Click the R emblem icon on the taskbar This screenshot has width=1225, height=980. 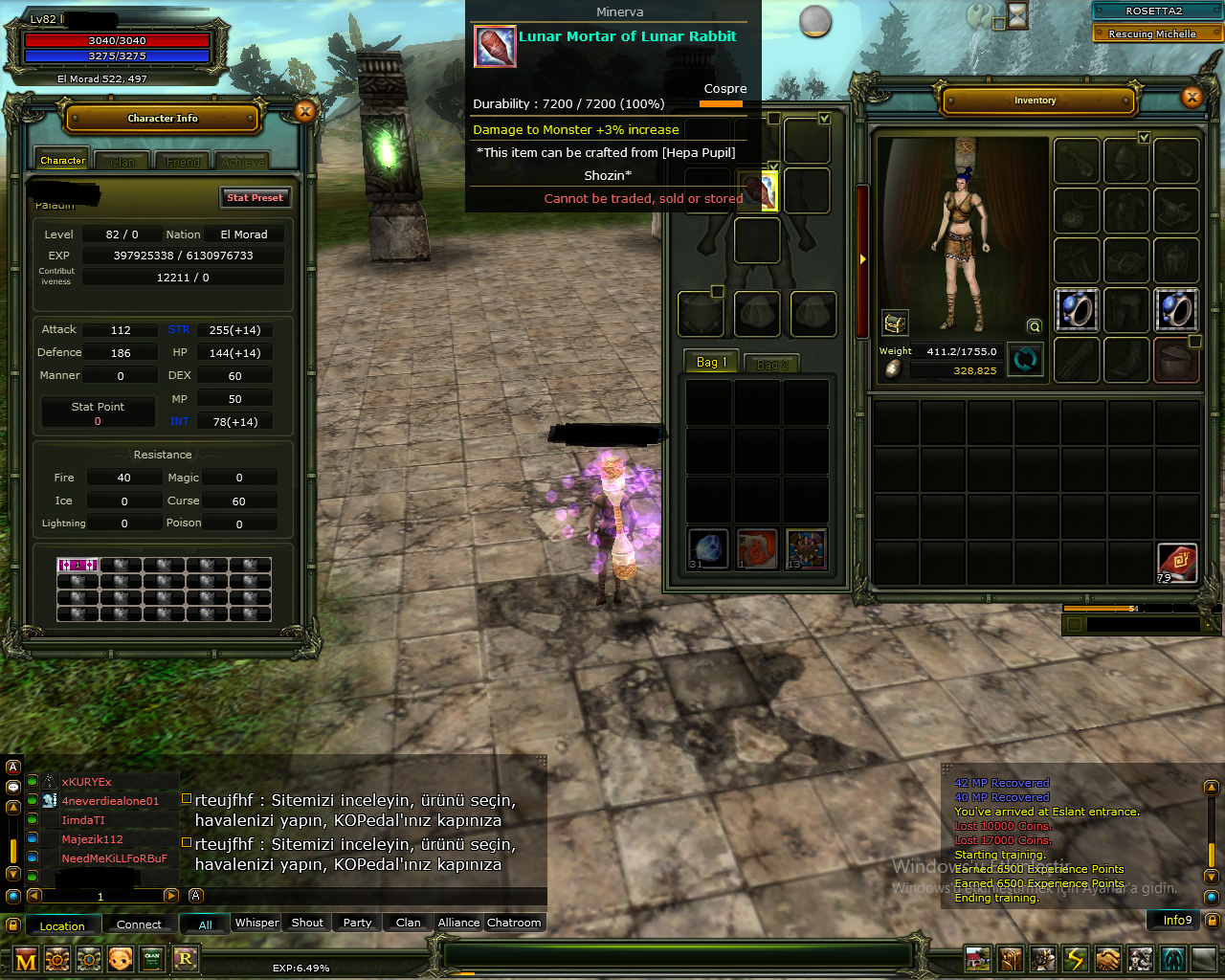[x=185, y=958]
